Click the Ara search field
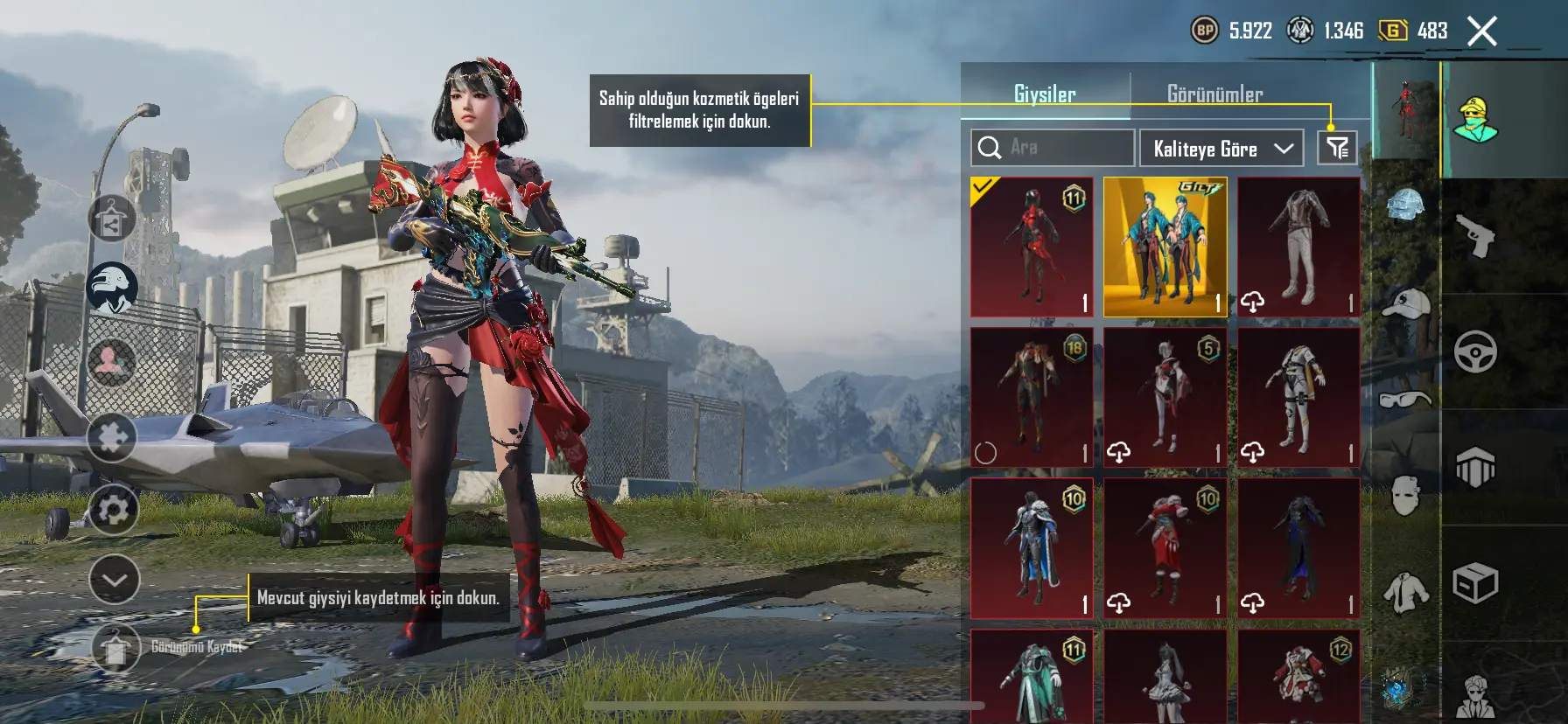 (1053, 148)
